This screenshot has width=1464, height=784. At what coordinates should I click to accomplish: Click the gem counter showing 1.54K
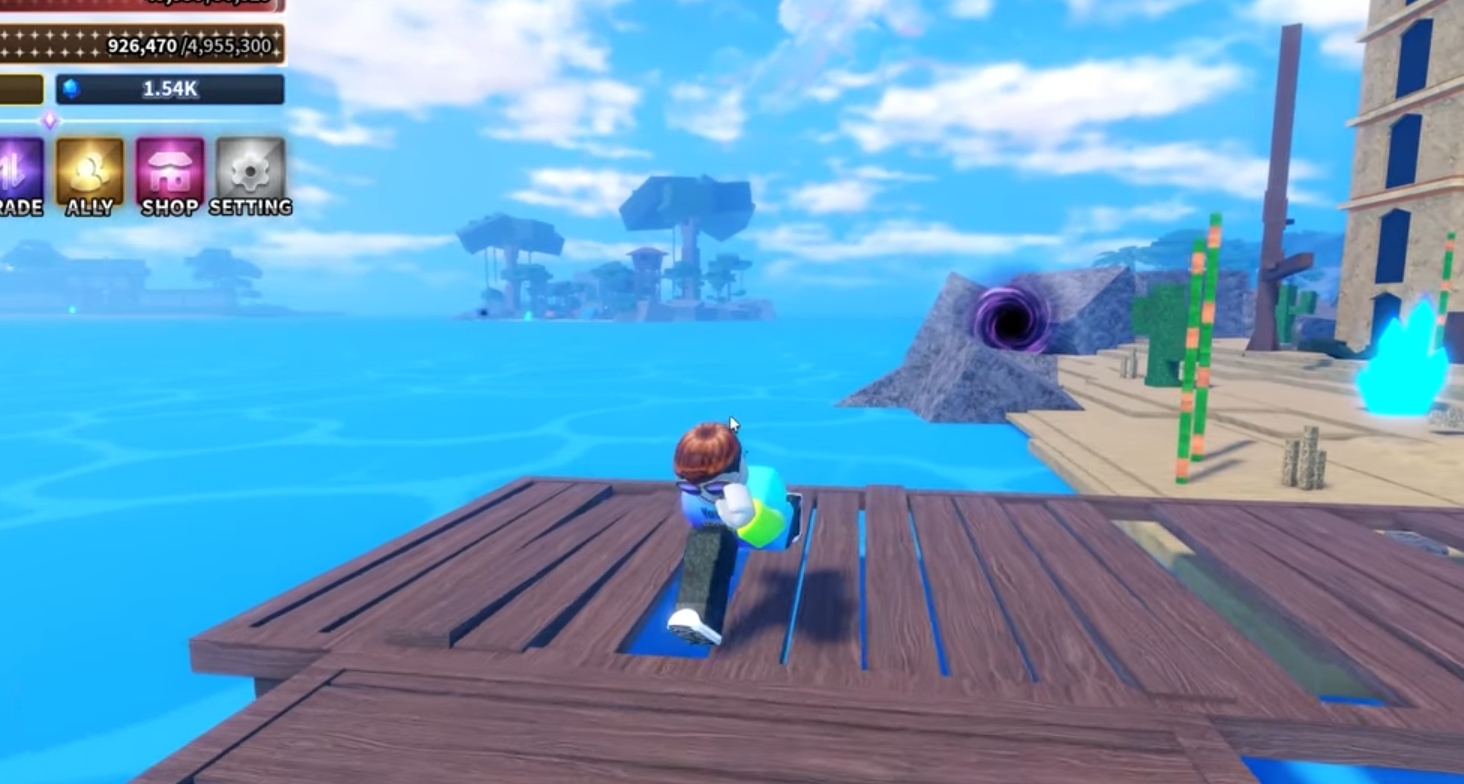pos(170,89)
